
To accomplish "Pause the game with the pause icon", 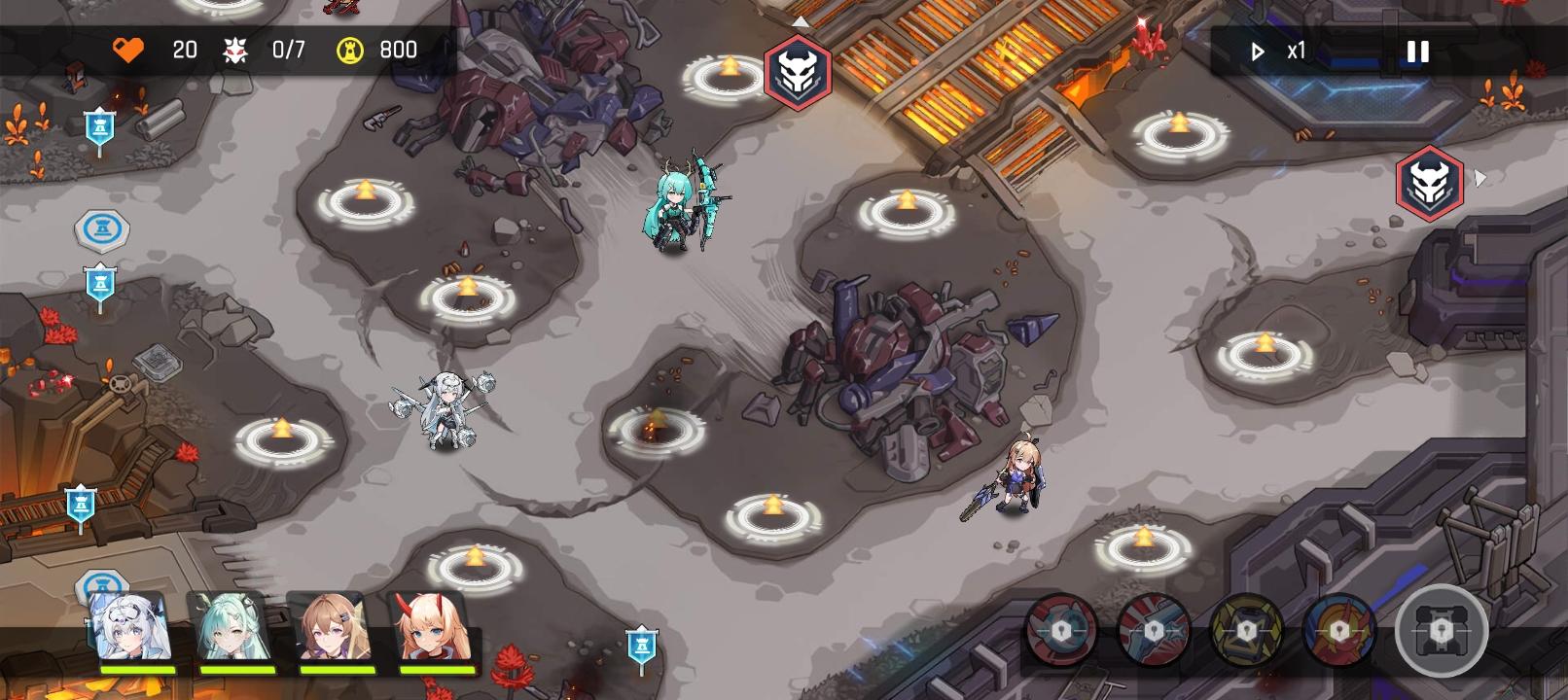I will (x=1417, y=51).
